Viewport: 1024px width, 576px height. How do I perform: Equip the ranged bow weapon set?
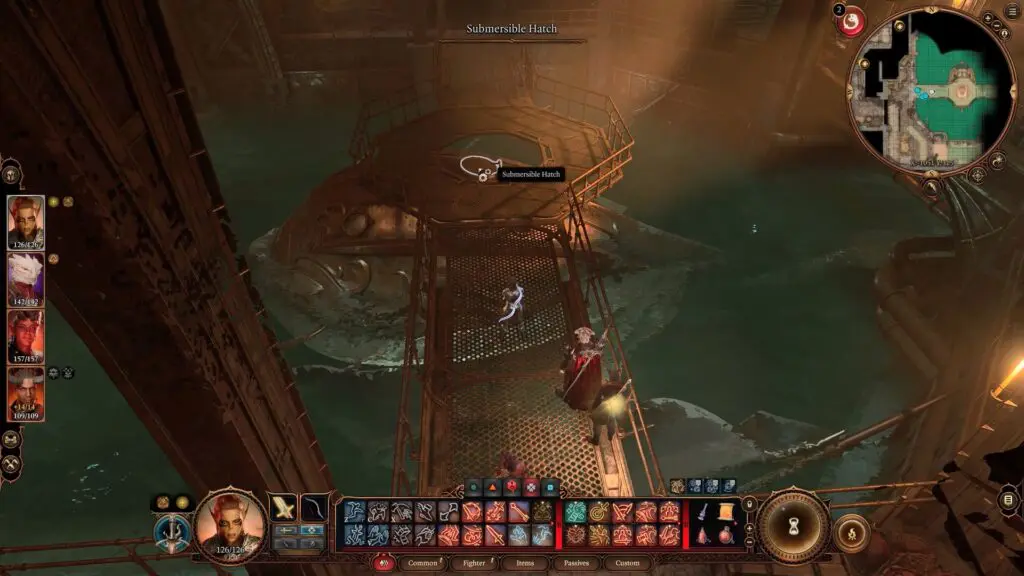[315, 508]
